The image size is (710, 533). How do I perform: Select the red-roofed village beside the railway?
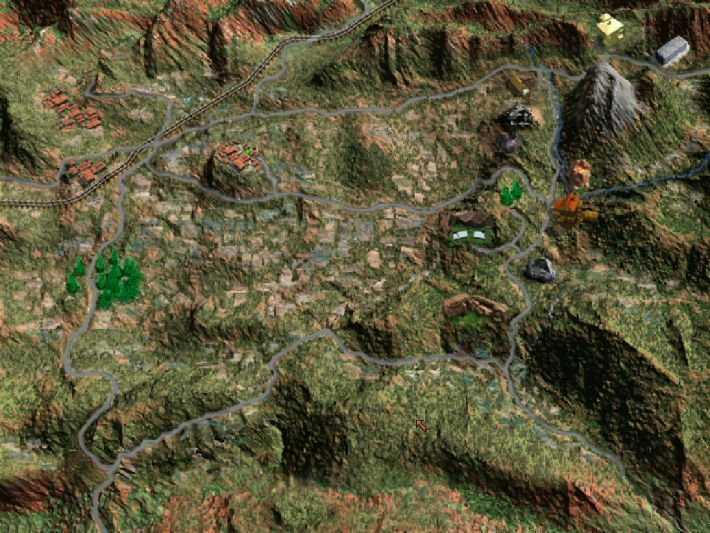pyautogui.click(x=88, y=172)
